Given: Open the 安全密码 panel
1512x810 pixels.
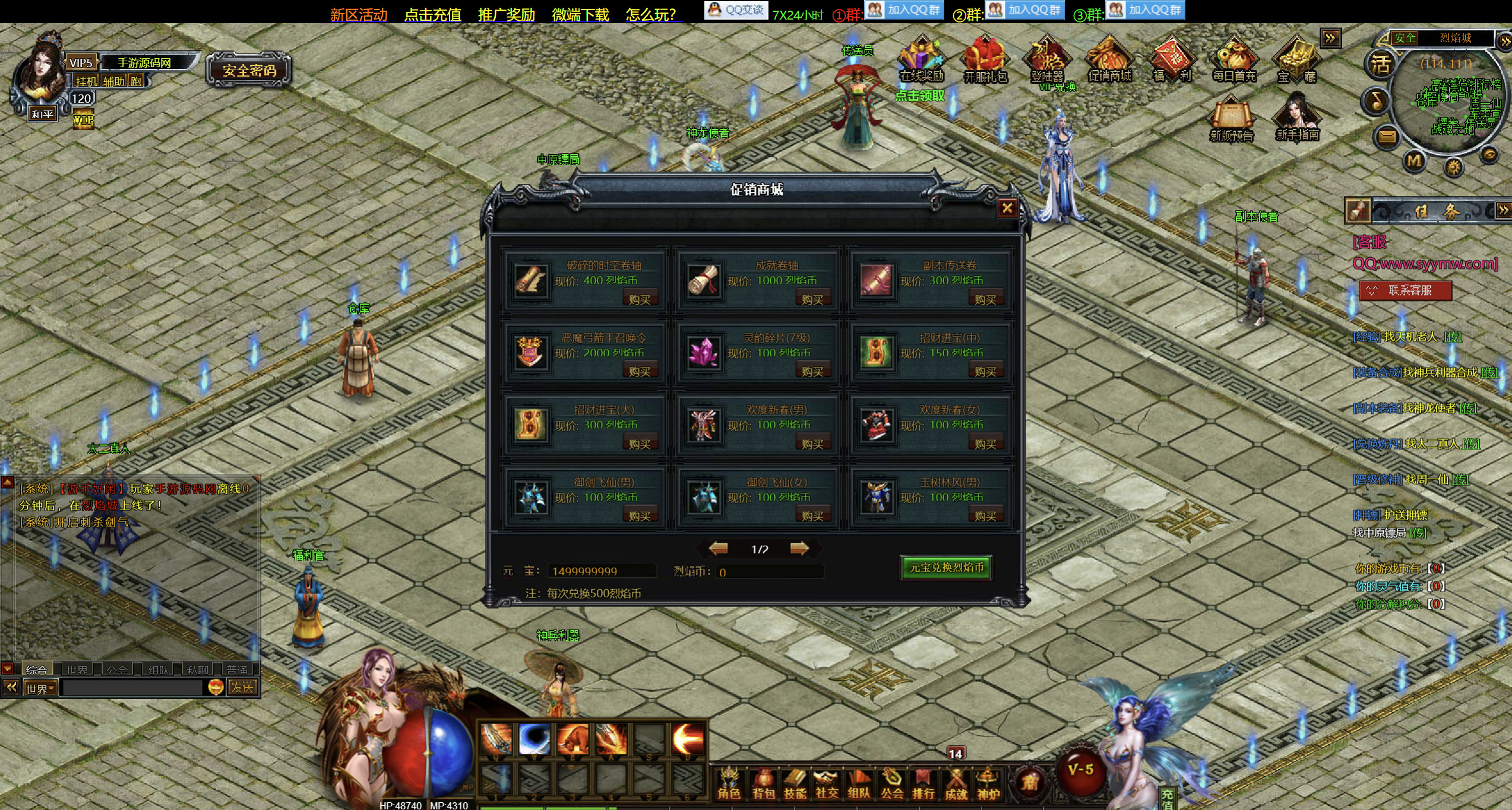Looking at the screenshot, I should (x=249, y=71).
